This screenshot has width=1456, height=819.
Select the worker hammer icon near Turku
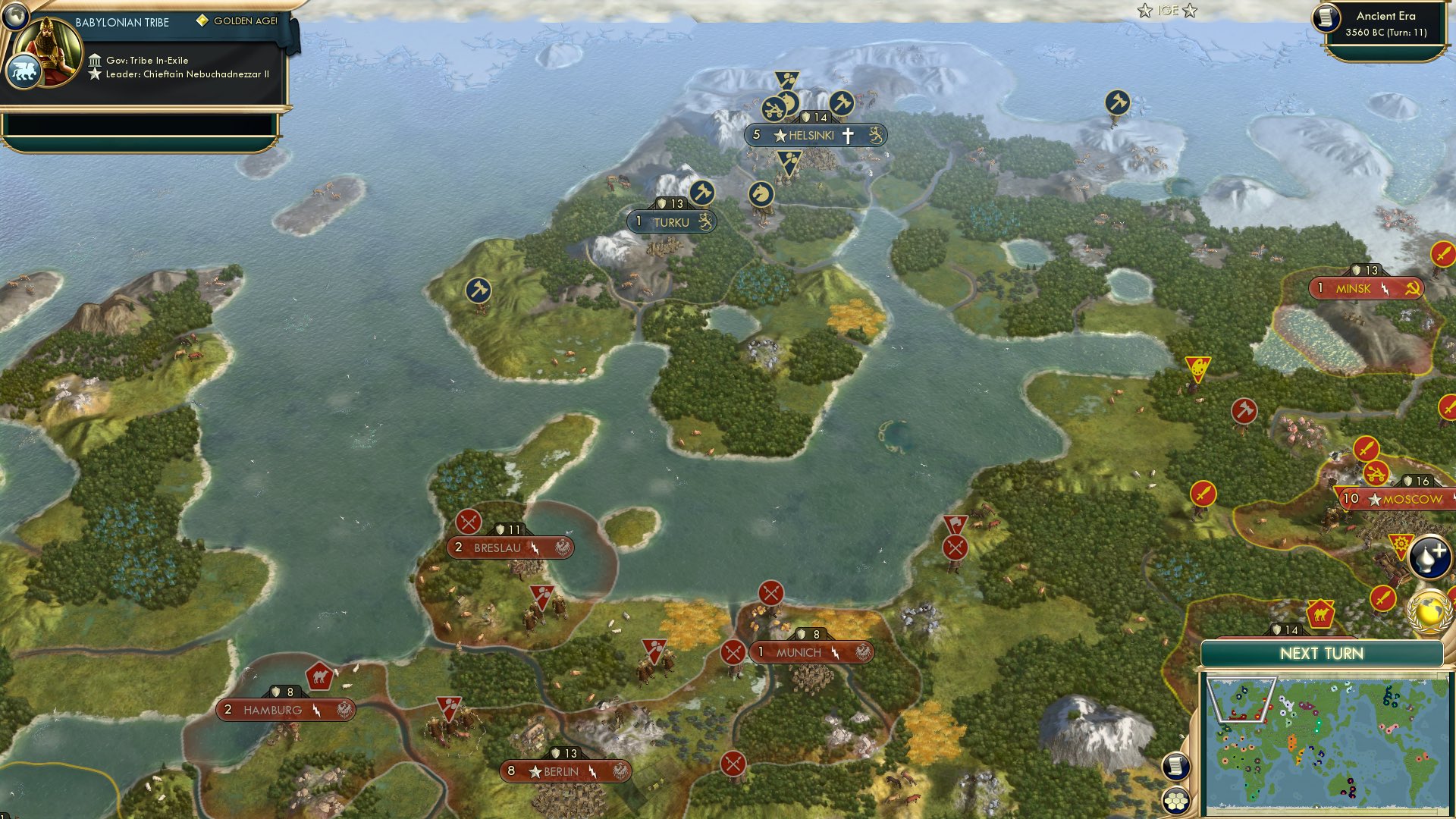click(701, 193)
